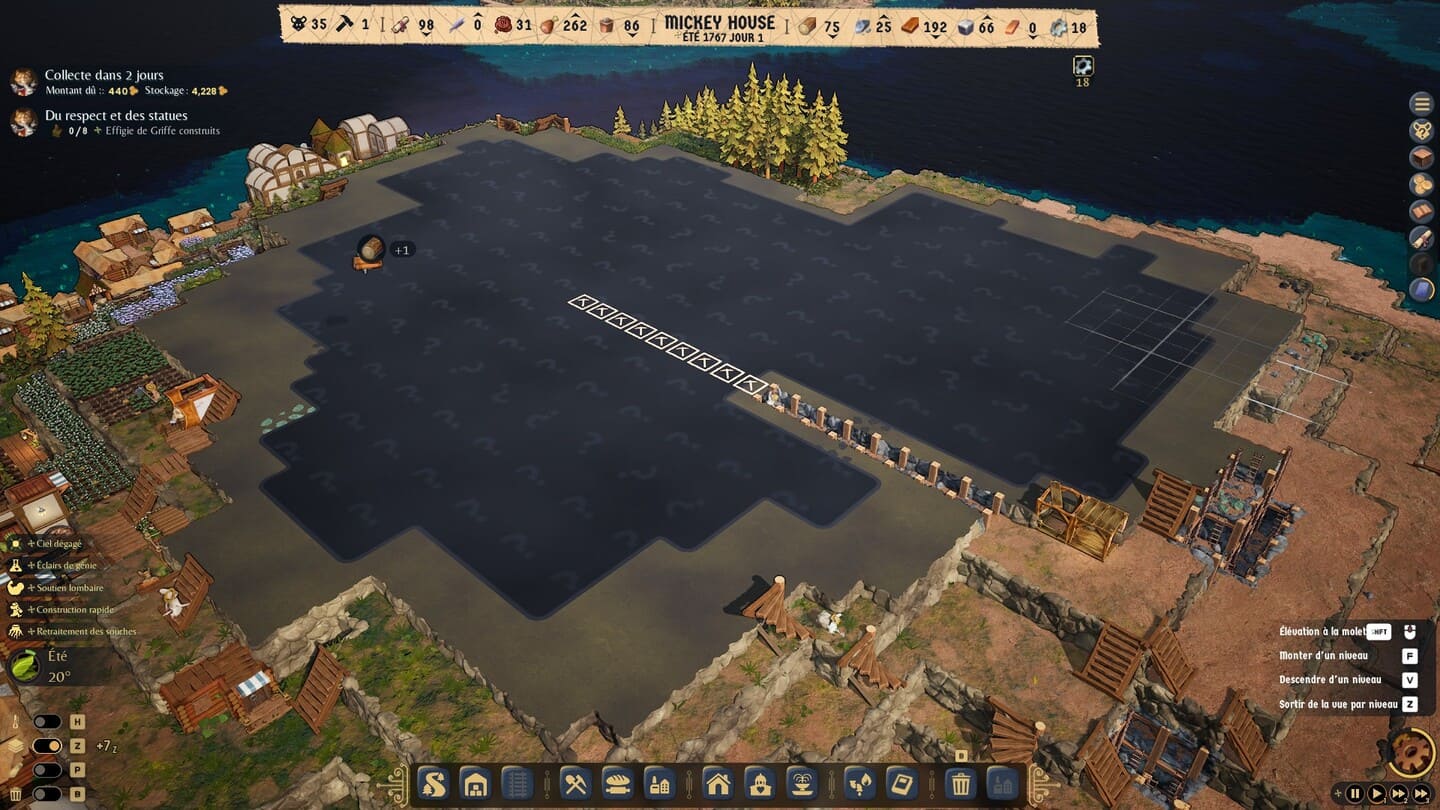Set game speed to fastest
The height and width of the screenshot is (810, 1440).
[x=1421, y=794]
